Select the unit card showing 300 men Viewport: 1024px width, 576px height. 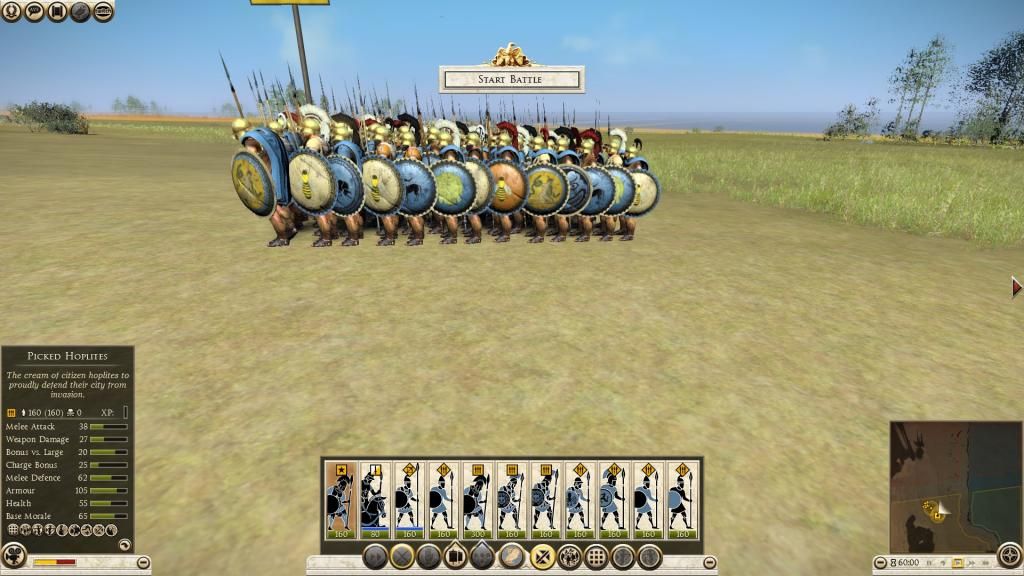point(477,500)
